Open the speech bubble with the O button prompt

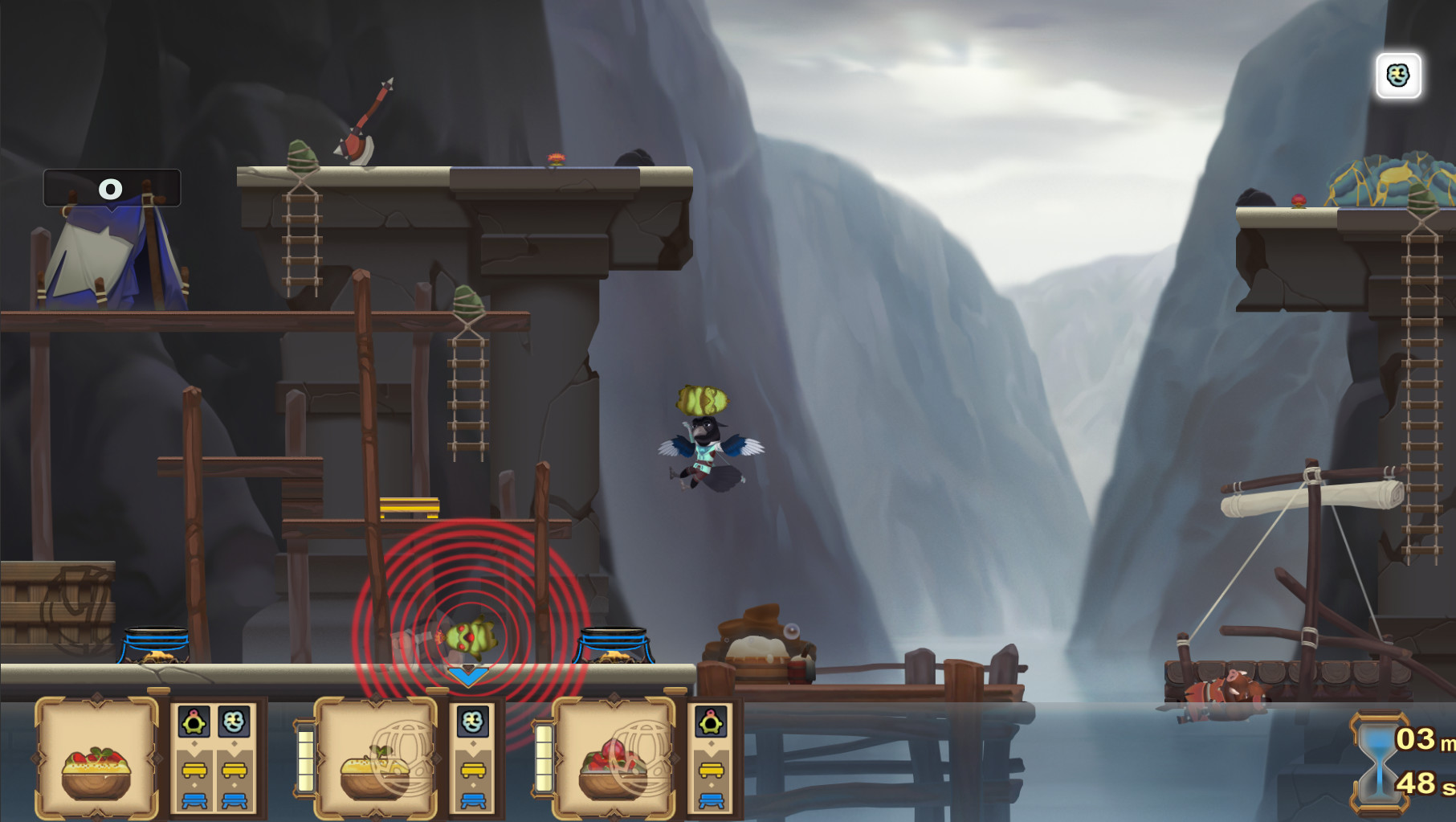point(112,189)
